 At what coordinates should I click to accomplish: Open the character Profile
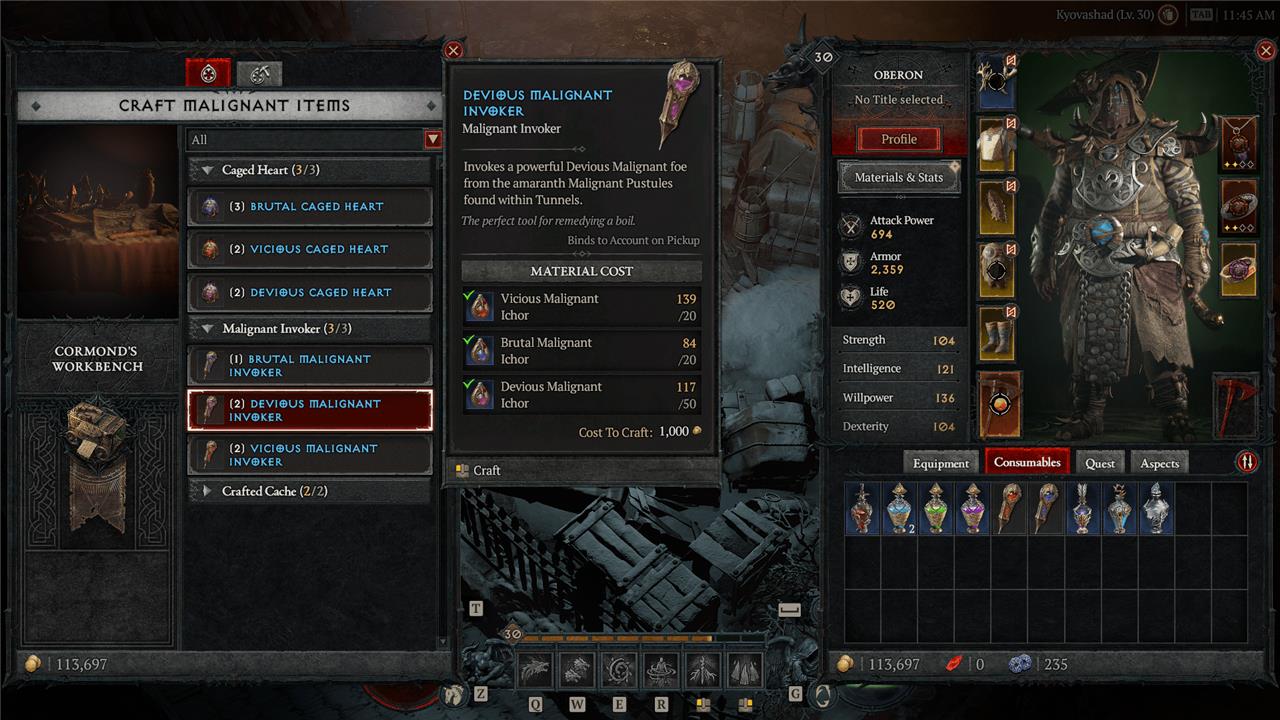point(898,139)
